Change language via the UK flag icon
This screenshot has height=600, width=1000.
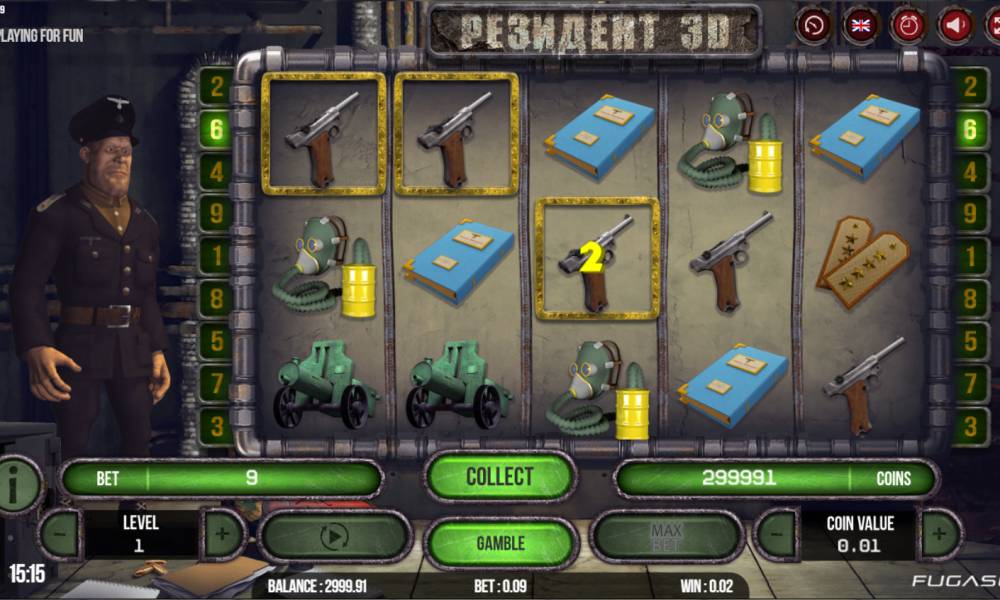tap(861, 25)
